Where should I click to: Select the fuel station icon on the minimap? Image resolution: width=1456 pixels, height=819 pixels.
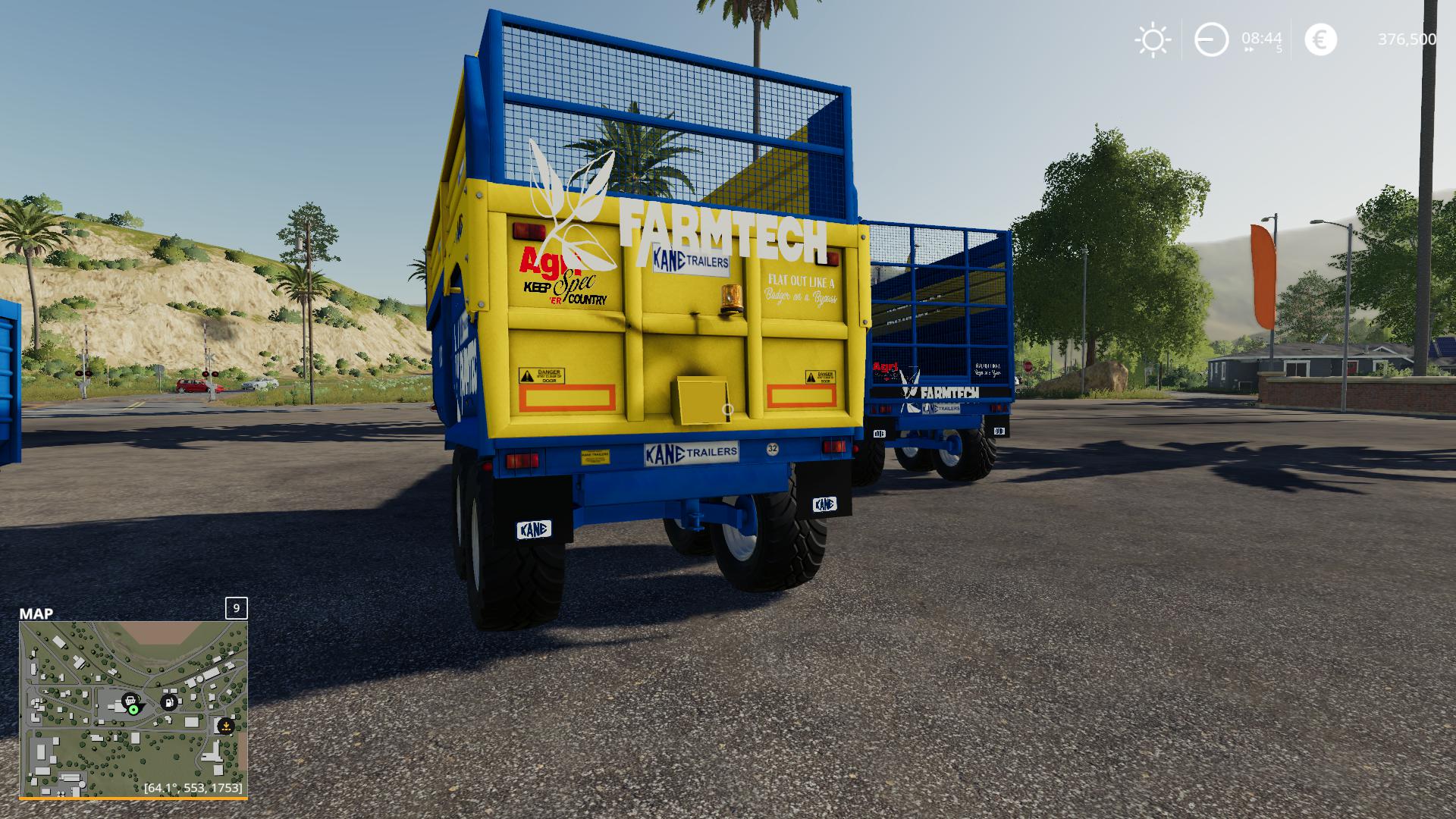[168, 701]
